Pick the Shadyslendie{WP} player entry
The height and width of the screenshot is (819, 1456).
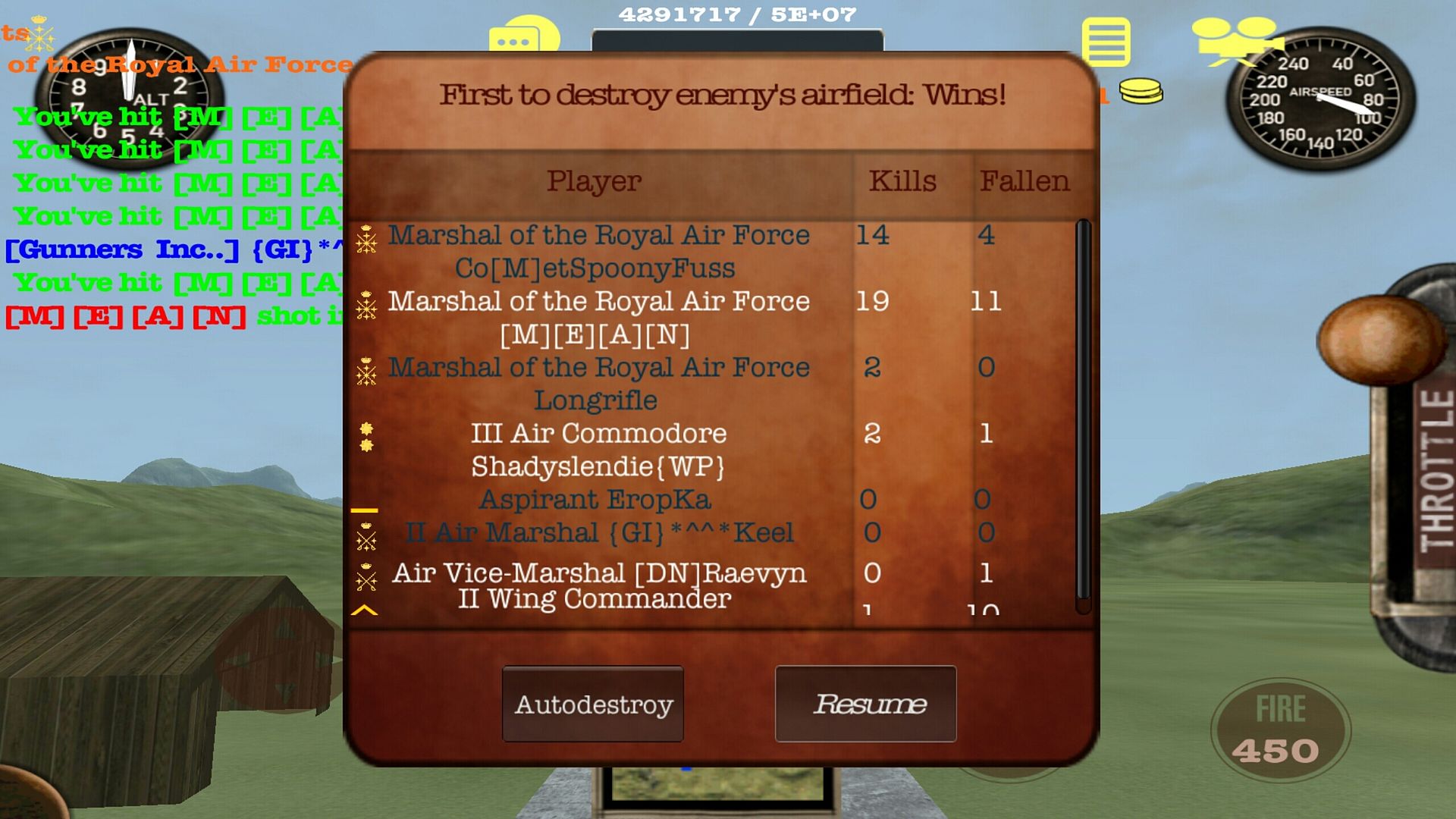coord(598,450)
